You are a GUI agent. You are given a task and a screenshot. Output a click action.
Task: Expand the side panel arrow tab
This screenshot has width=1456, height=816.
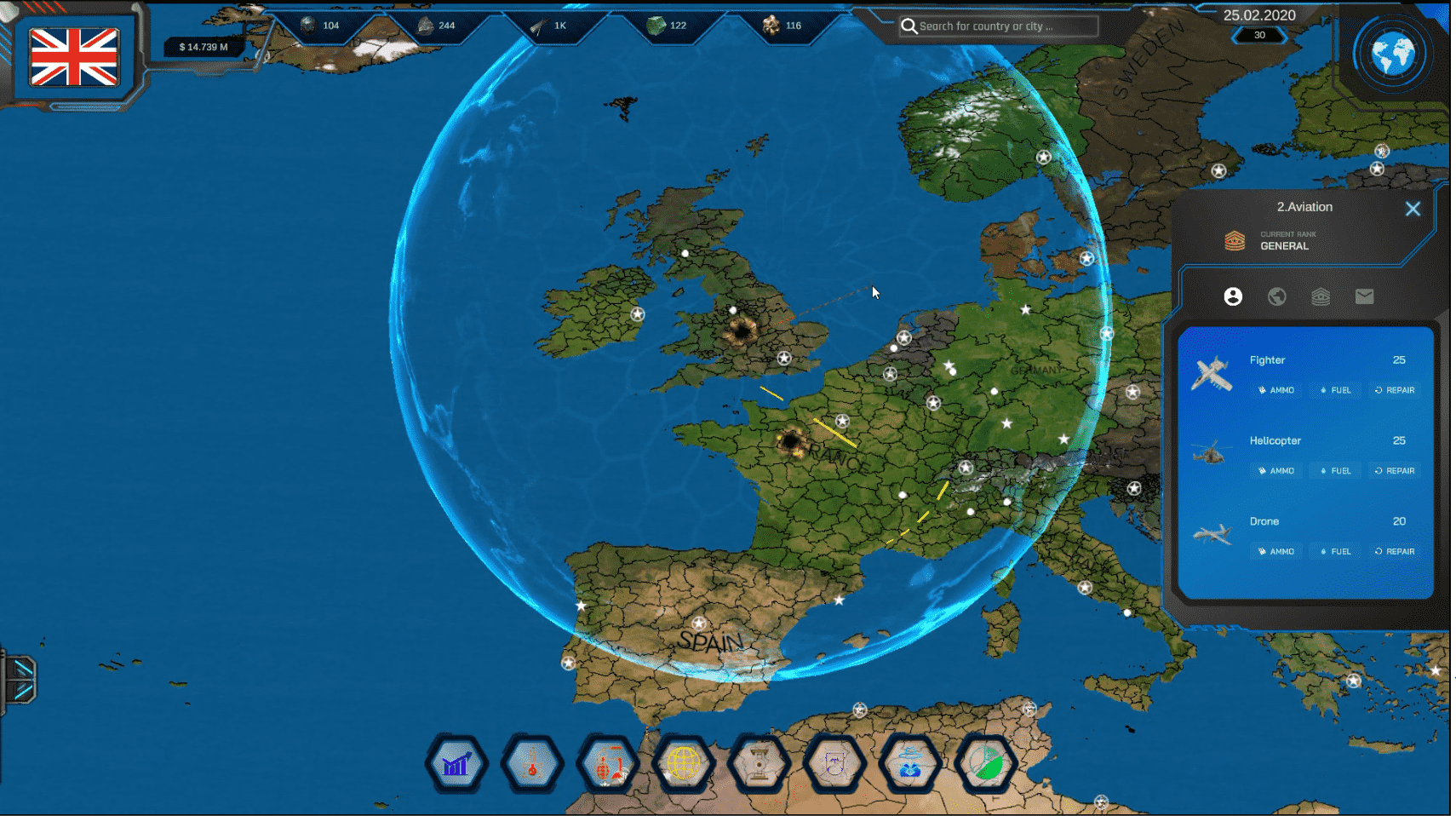21,679
